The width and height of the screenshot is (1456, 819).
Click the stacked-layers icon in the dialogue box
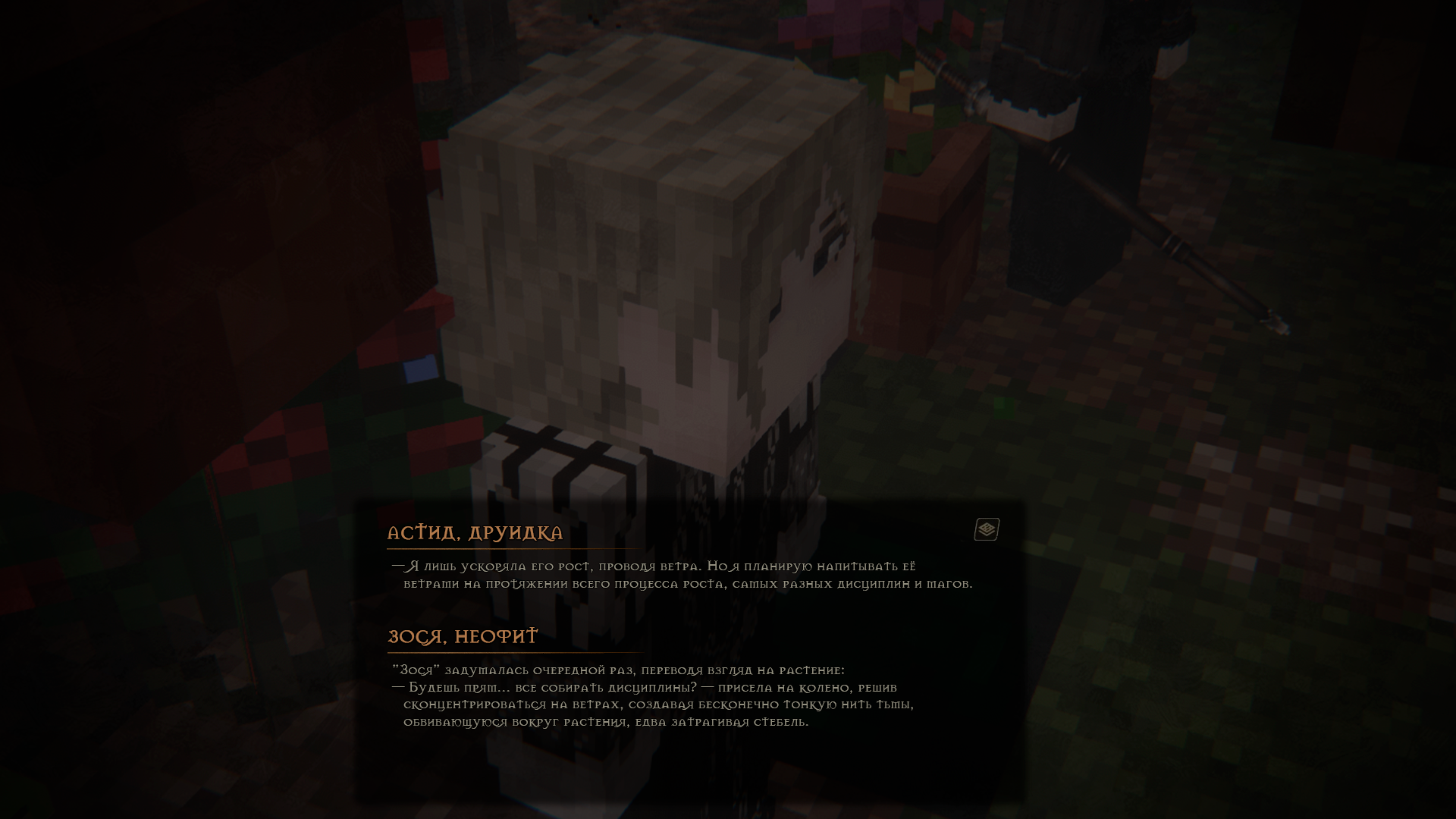coord(987,529)
